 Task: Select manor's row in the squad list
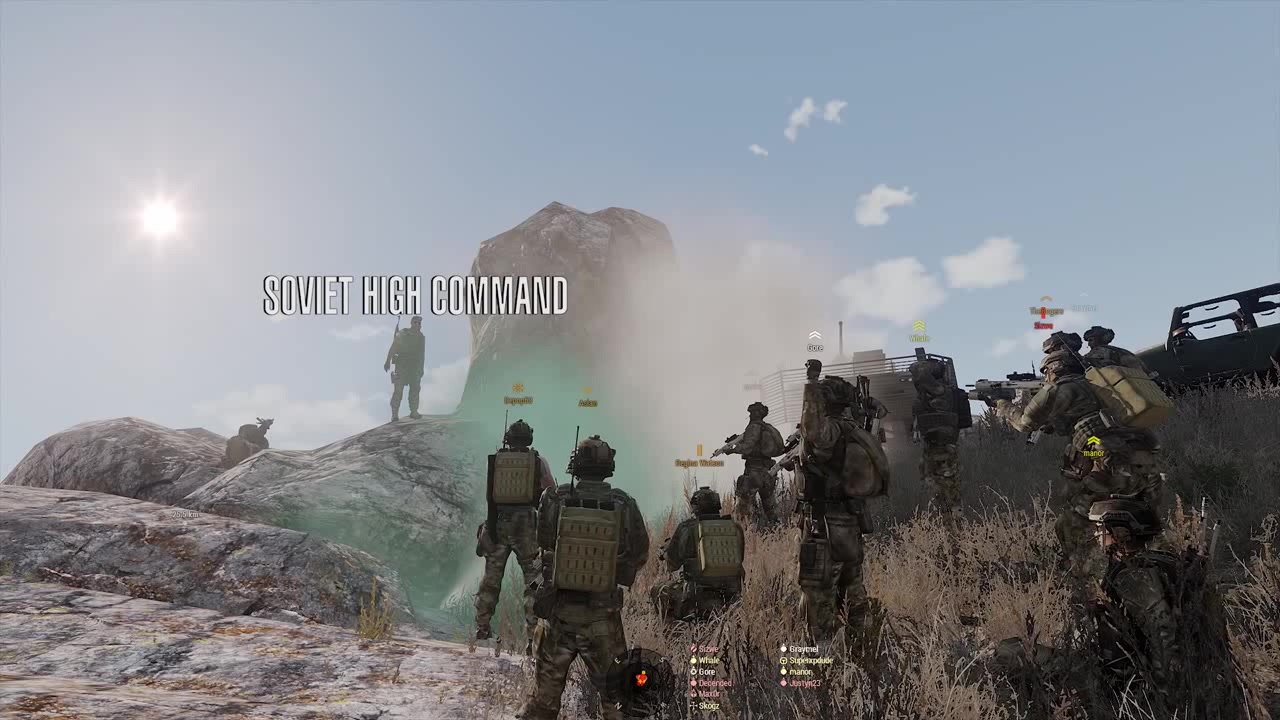point(799,672)
